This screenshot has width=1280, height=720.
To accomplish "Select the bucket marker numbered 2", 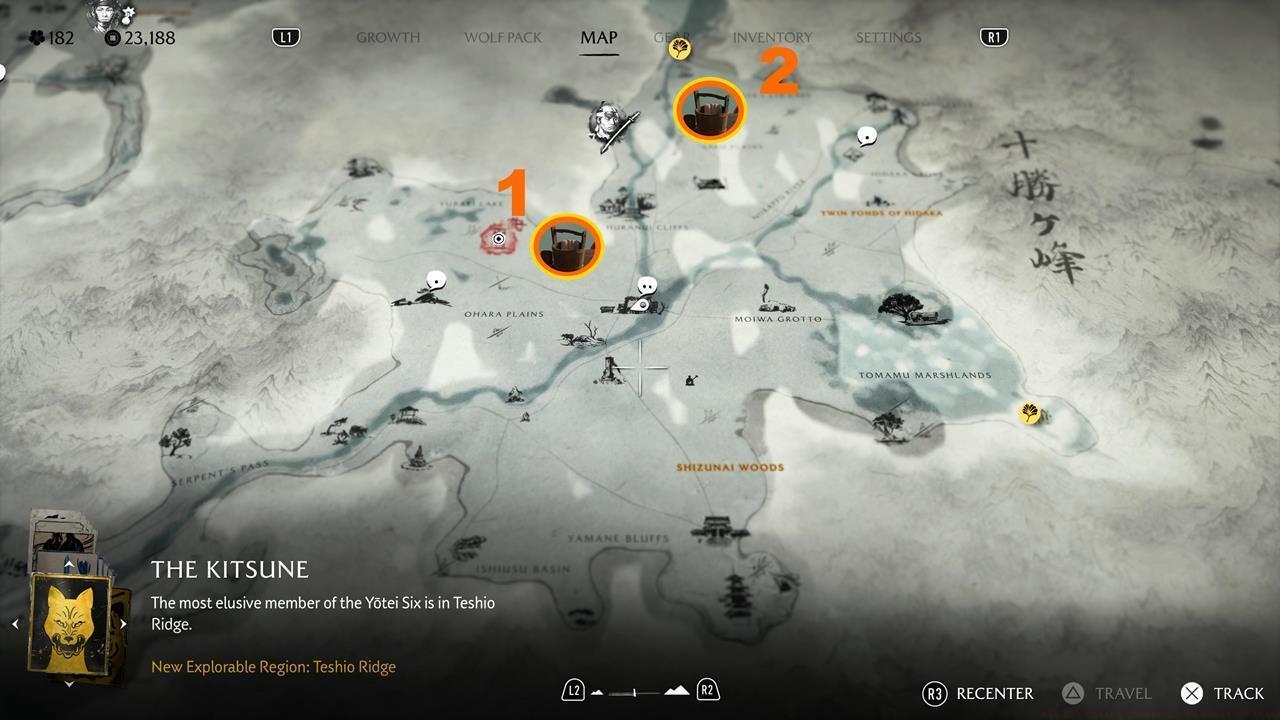I will click(x=710, y=110).
